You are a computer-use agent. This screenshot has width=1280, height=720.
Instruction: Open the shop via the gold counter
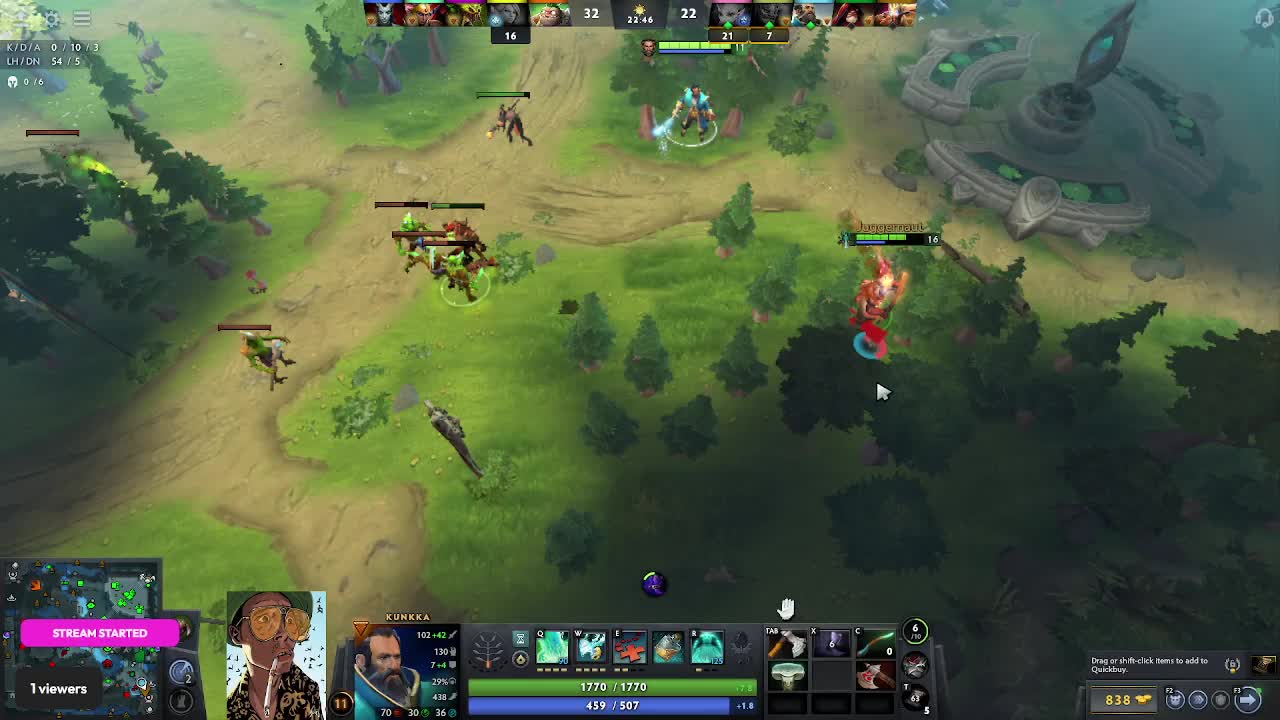(x=1124, y=699)
